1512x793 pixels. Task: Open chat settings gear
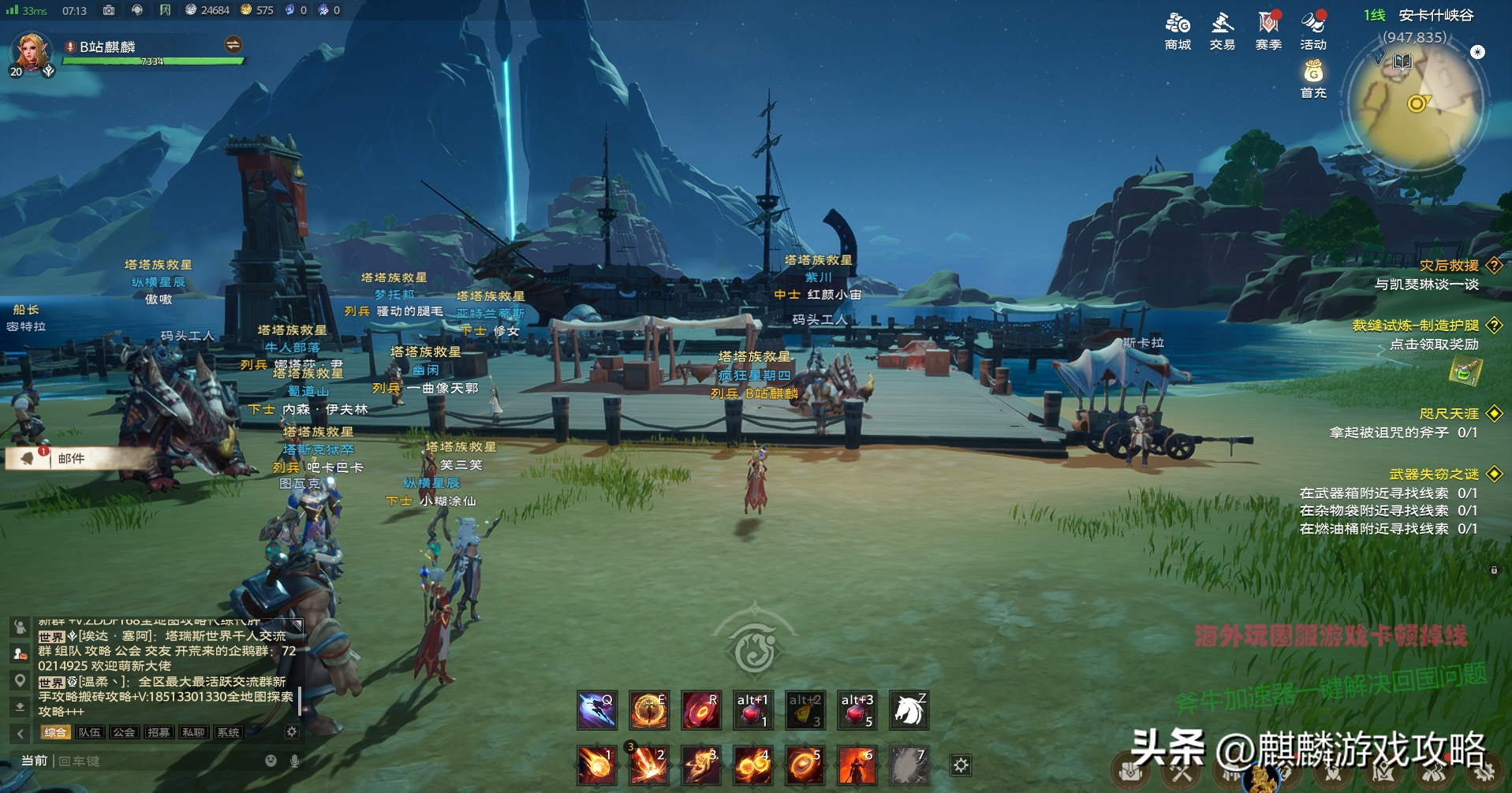pos(292,732)
